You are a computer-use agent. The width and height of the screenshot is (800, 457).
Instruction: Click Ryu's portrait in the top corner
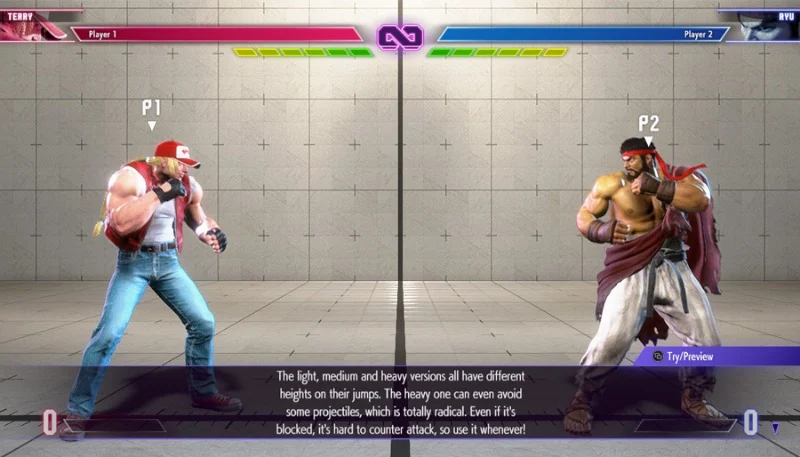tap(768, 27)
